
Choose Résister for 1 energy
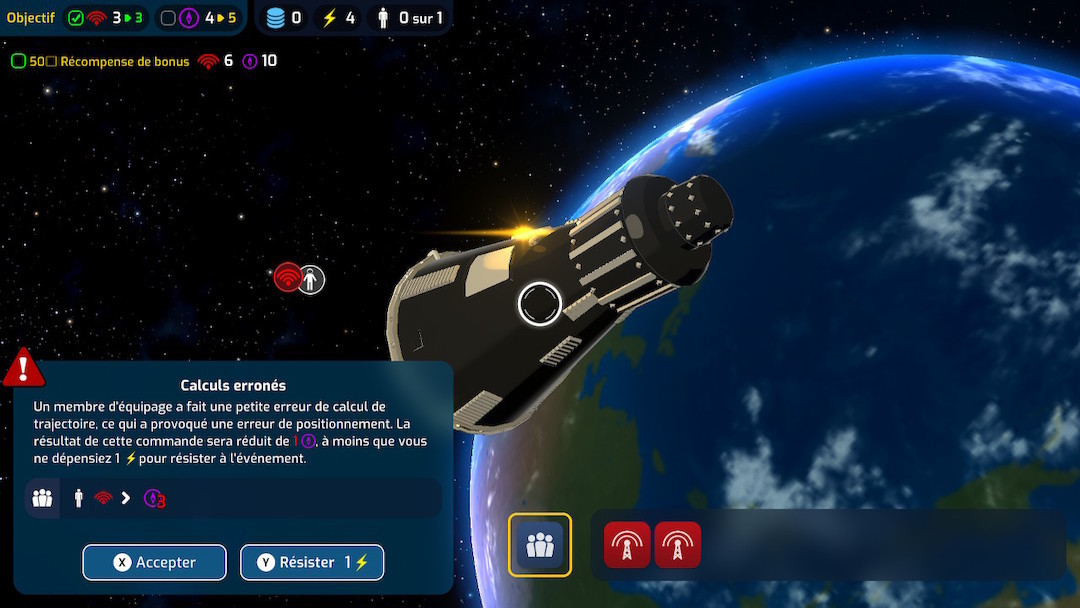coord(312,562)
